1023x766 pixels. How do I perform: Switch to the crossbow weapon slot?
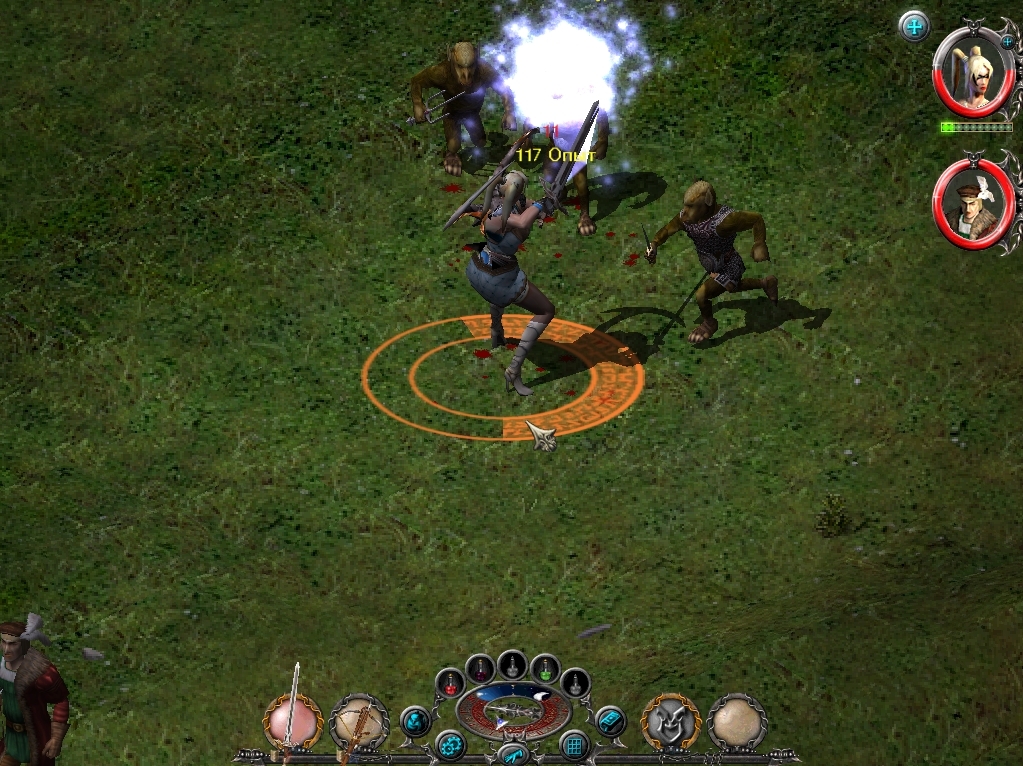(358, 722)
